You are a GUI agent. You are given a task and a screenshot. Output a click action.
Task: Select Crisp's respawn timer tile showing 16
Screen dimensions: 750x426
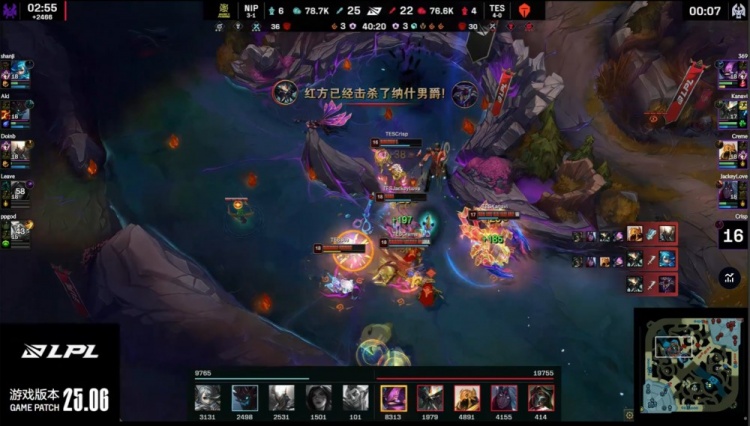pos(733,235)
